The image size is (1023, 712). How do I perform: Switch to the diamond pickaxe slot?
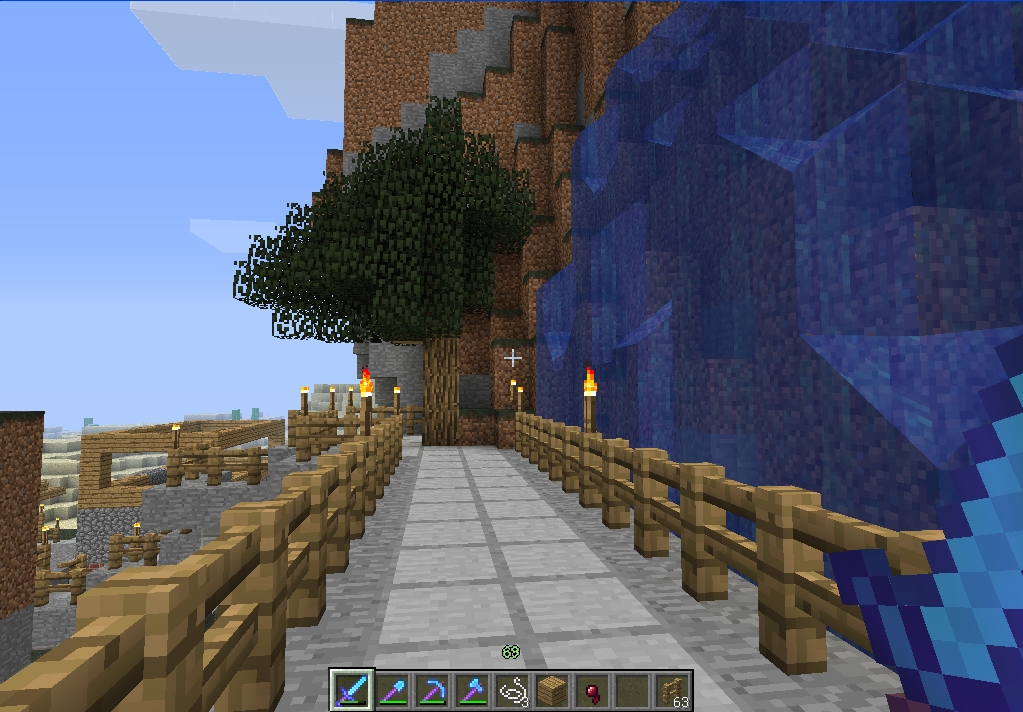pyautogui.click(x=432, y=690)
